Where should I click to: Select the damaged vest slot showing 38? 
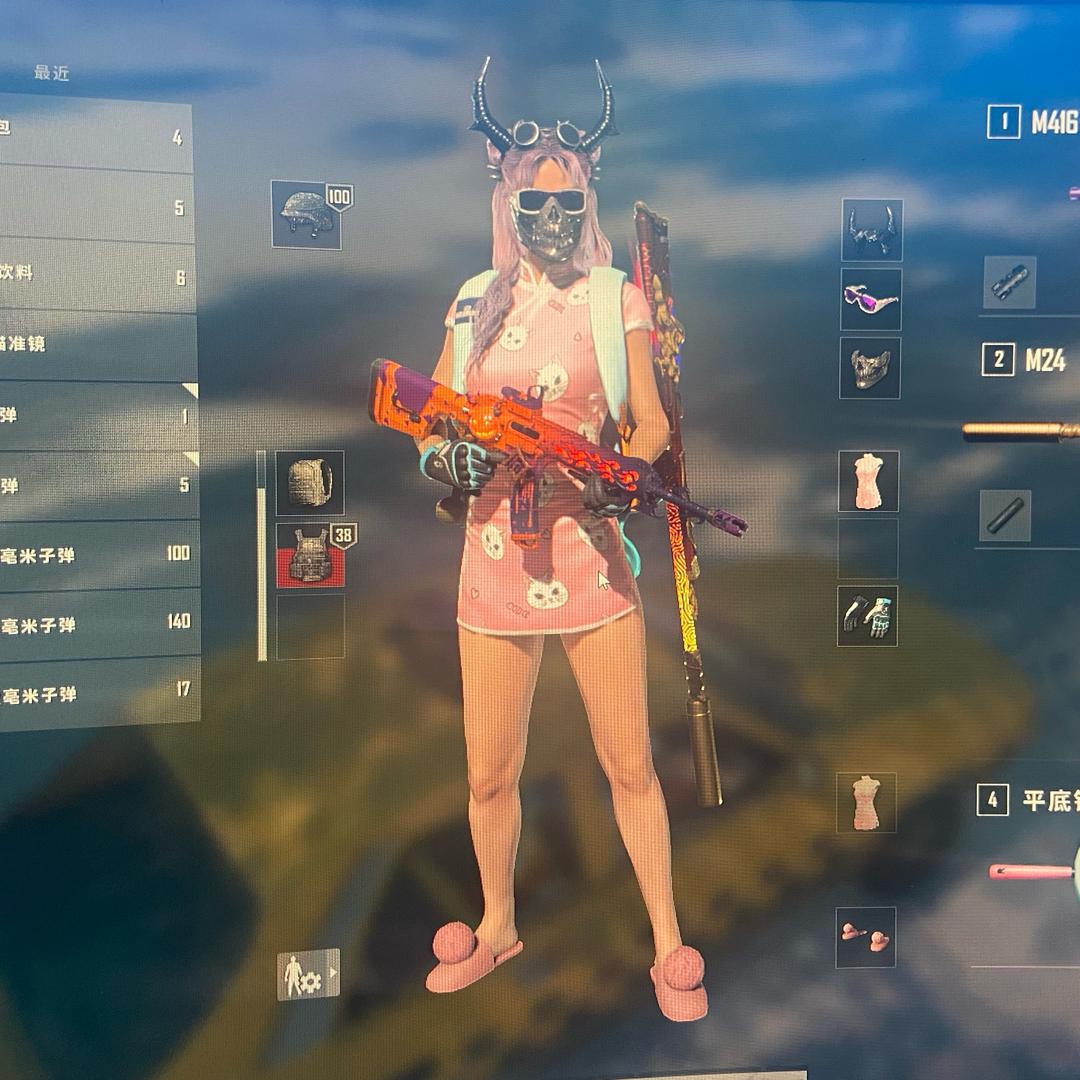pyautogui.click(x=310, y=556)
